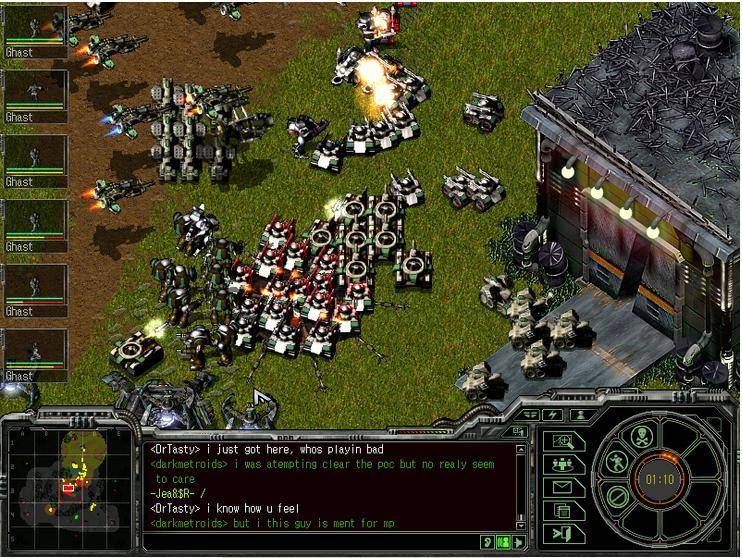Open the round-table meeting panel
The image size is (742, 558).
pos(563,464)
